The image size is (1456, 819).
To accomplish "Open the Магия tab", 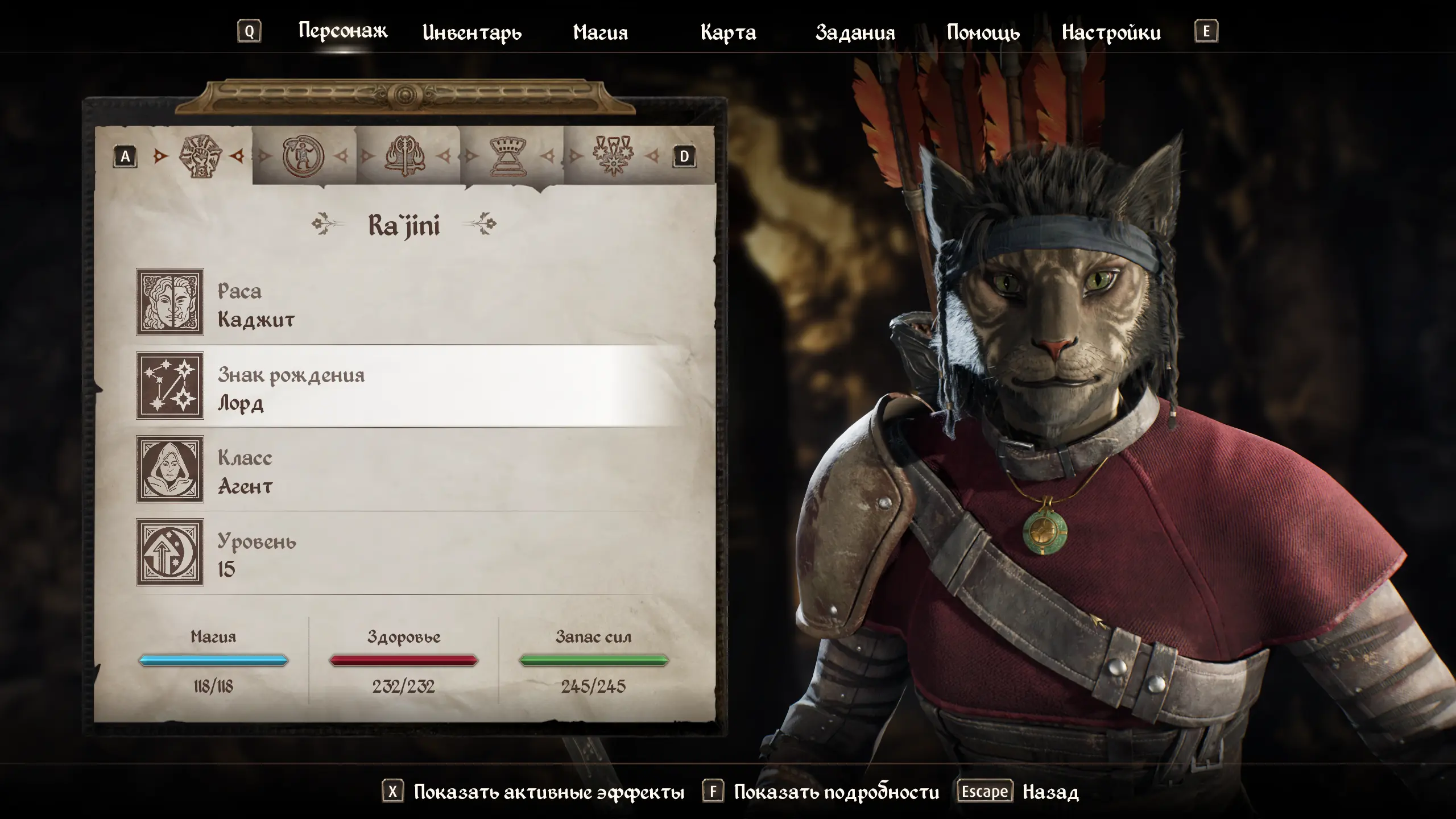I will pos(600,32).
